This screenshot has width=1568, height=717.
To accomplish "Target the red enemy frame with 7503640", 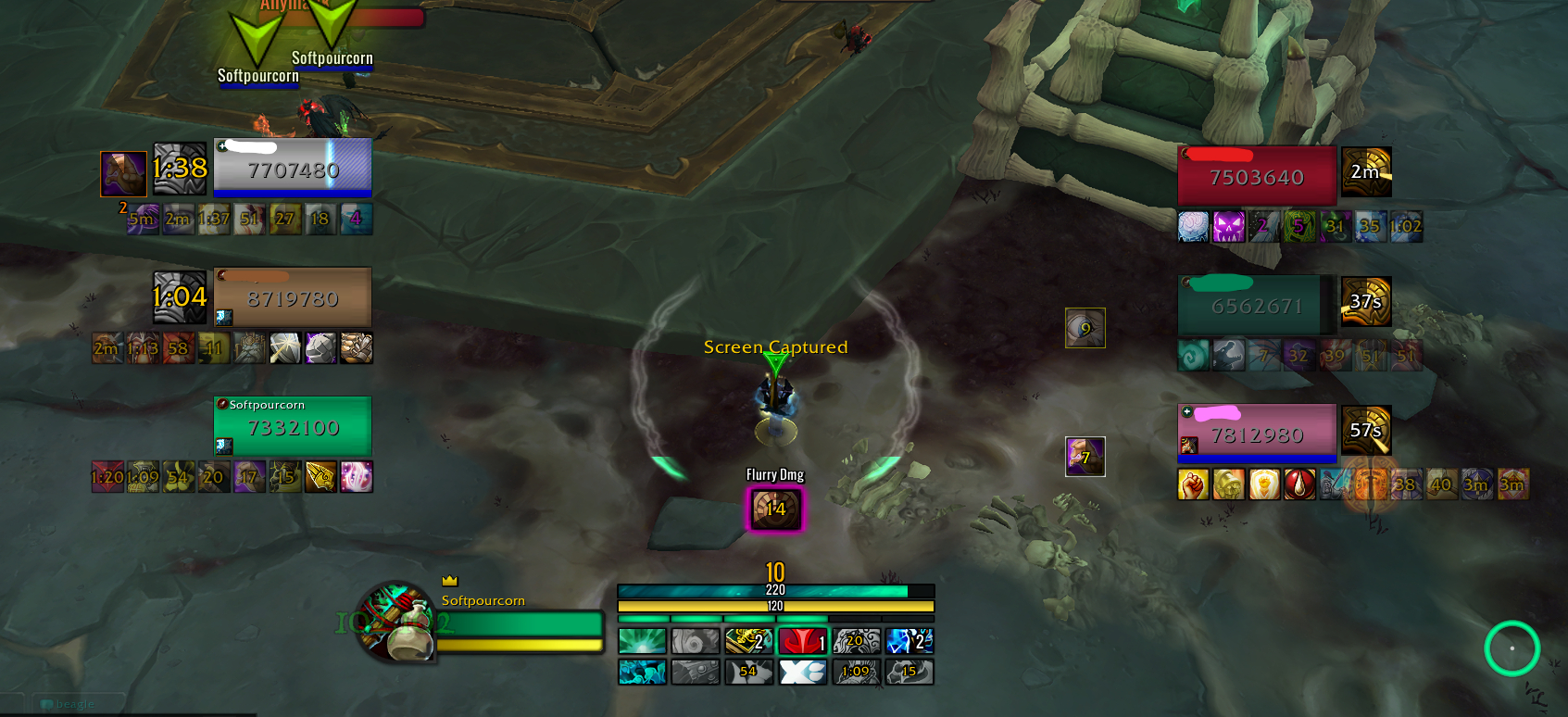I will [x=1257, y=175].
